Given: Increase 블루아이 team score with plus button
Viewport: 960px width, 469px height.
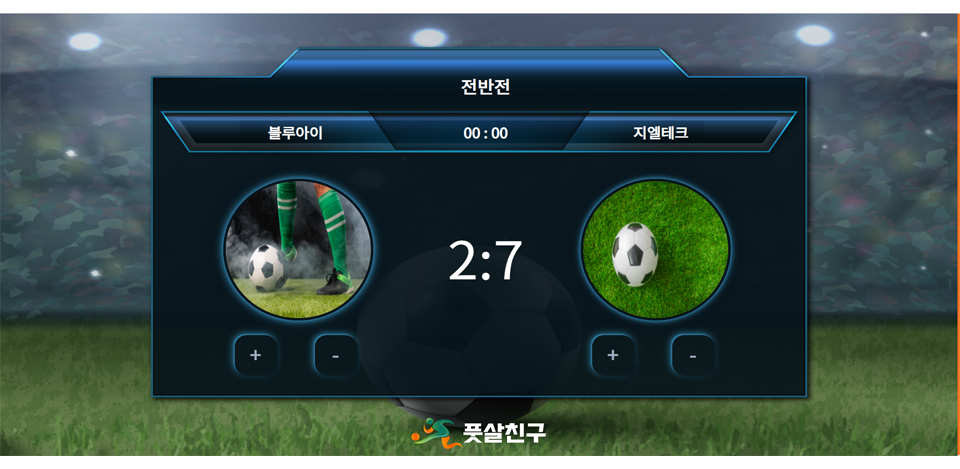Looking at the screenshot, I should coord(255,355).
